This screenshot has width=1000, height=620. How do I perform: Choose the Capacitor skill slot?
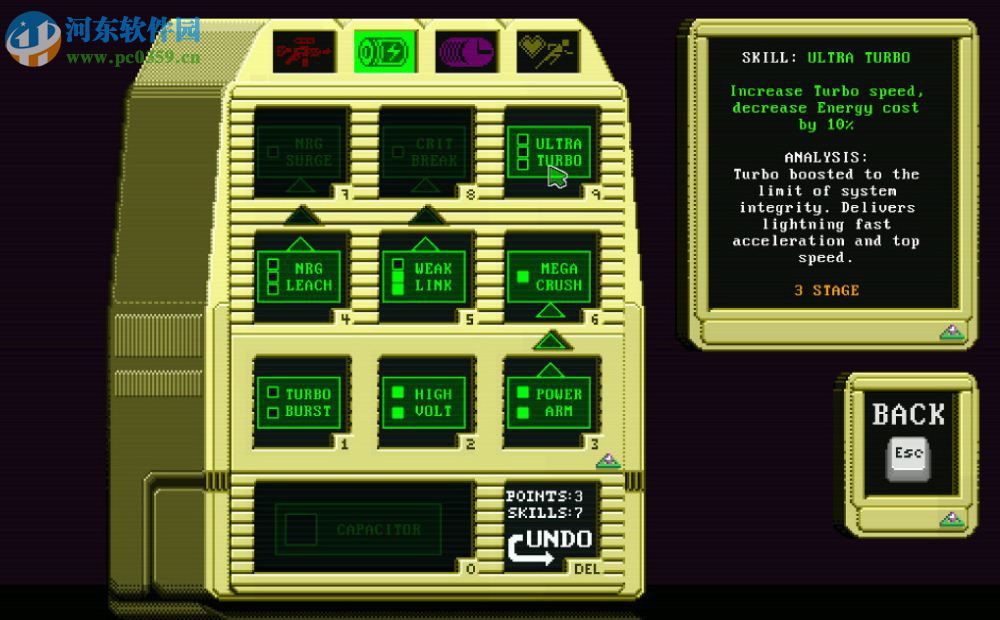[x=363, y=529]
